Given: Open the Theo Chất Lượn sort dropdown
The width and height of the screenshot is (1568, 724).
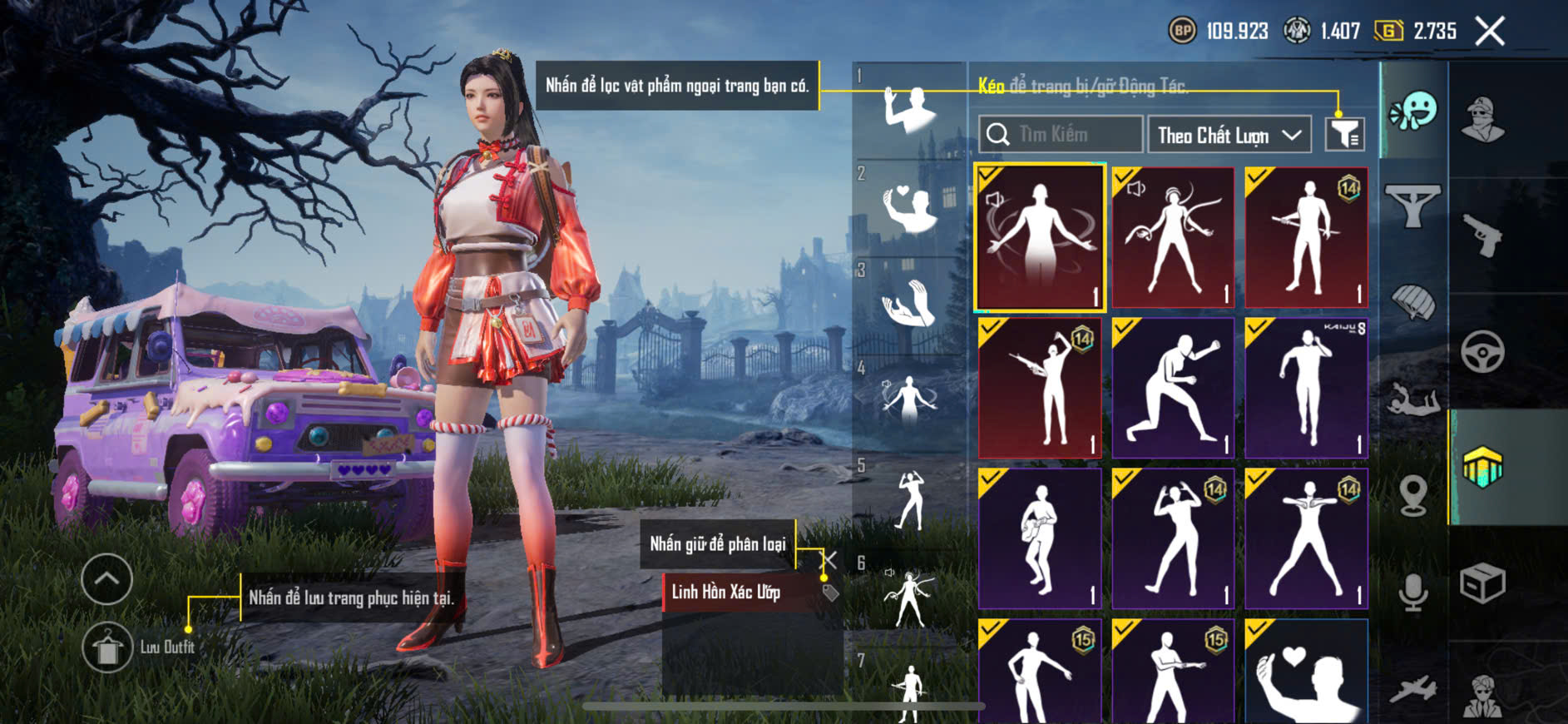Looking at the screenshot, I should click(1229, 135).
